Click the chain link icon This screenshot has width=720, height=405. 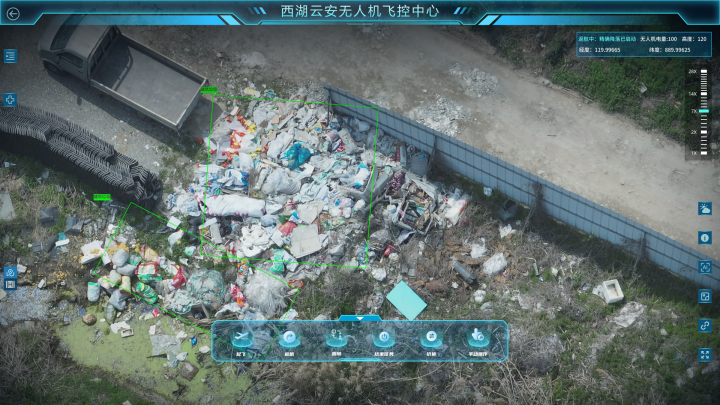click(x=705, y=325)
